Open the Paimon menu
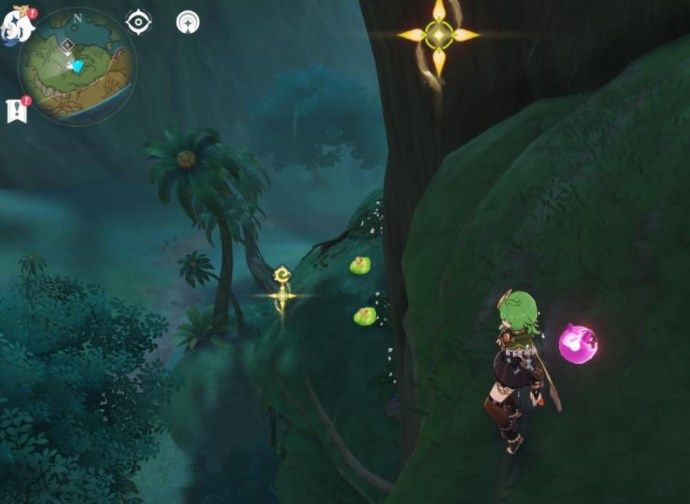The height and width of the screenshot is (504, 690). 17,23
